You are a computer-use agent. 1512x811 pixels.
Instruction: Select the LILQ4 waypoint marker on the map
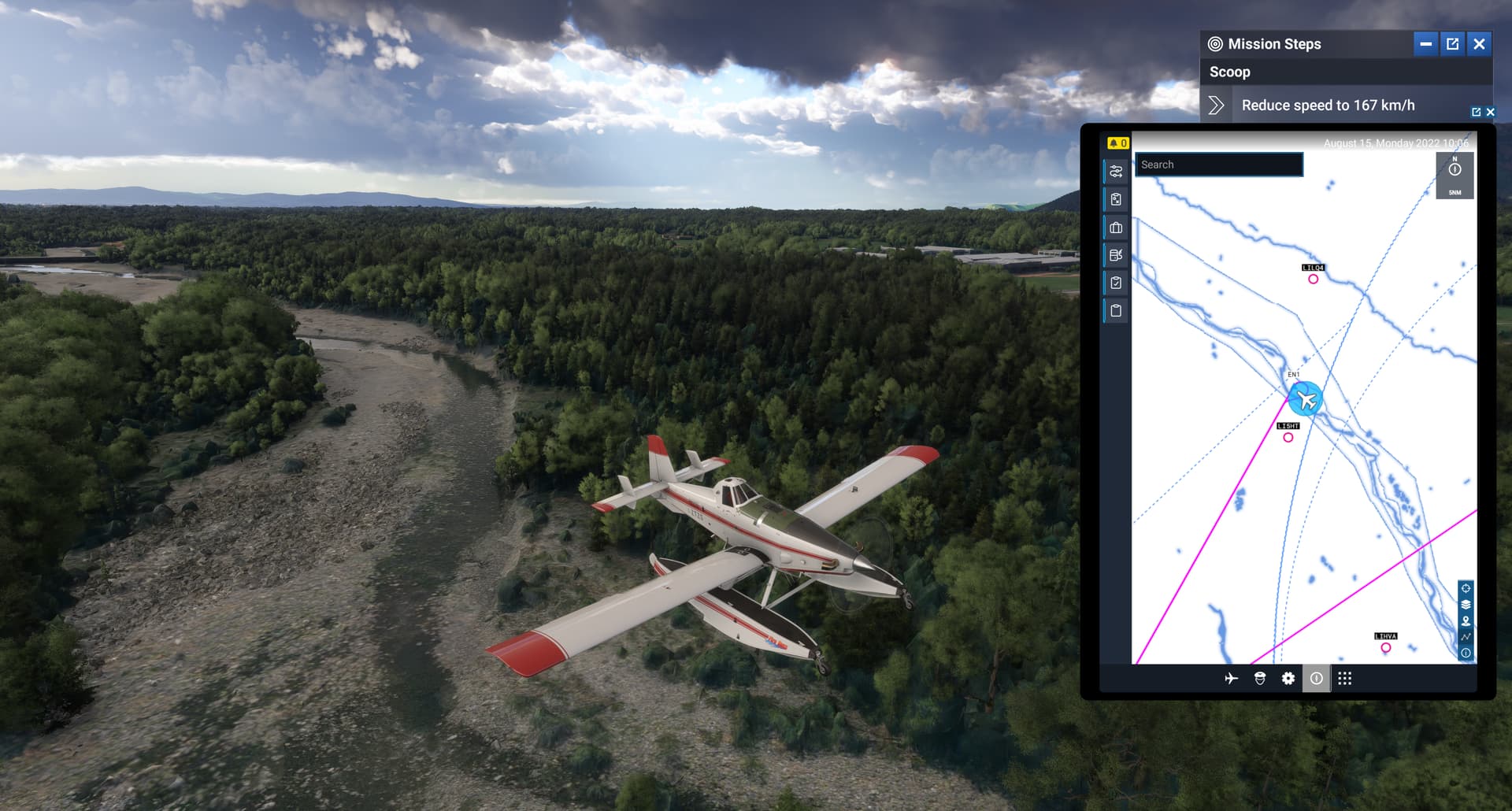pos(1313,278)
